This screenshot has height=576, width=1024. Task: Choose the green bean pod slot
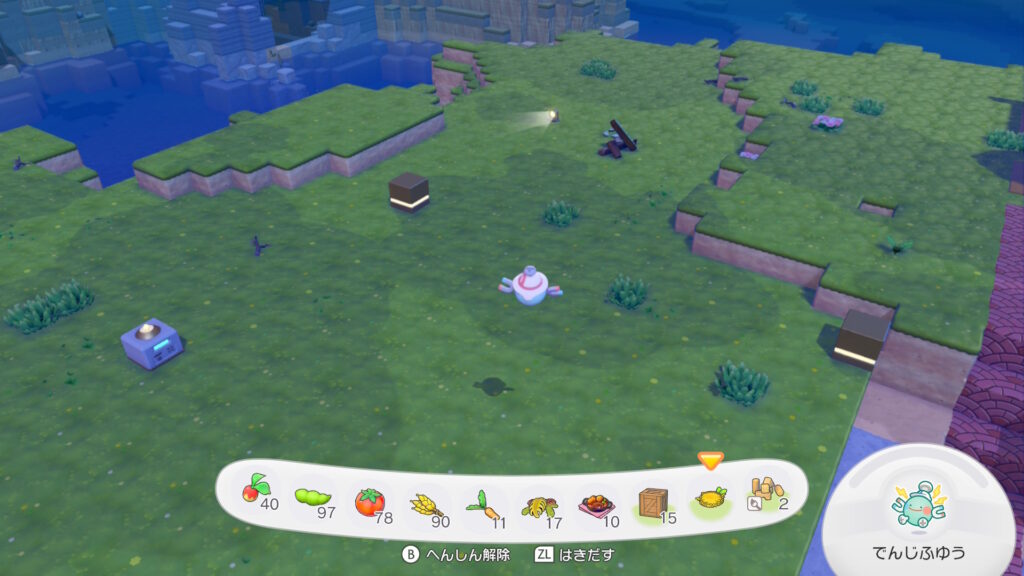(x=313, y=496)
